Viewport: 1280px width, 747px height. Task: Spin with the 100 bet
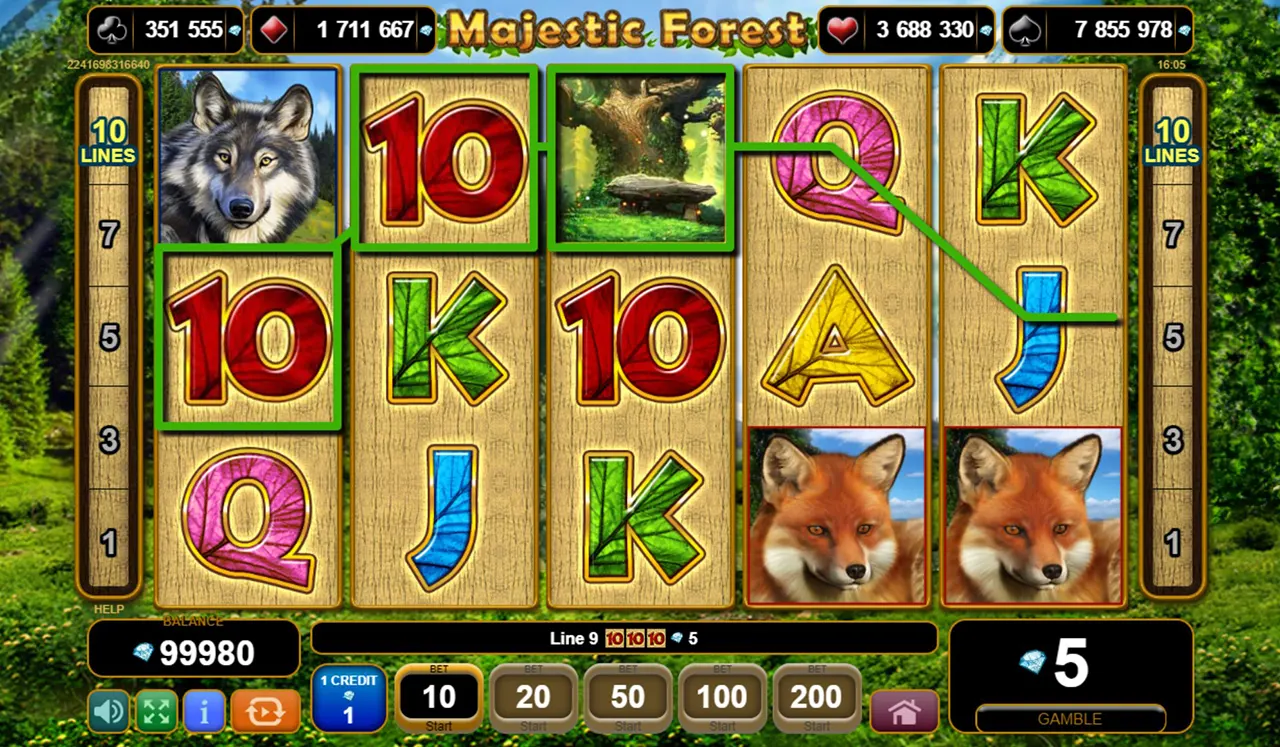(721, 699)
